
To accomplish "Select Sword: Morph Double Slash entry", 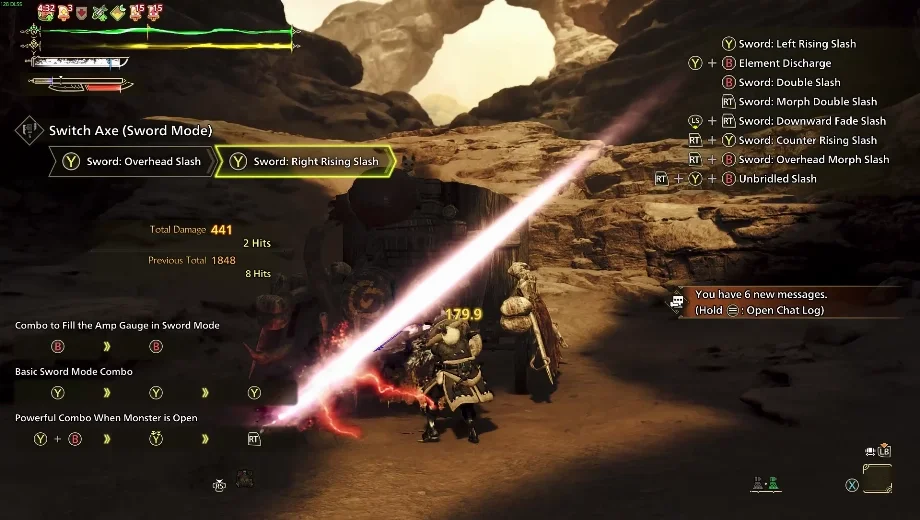I will pos(807,102).
